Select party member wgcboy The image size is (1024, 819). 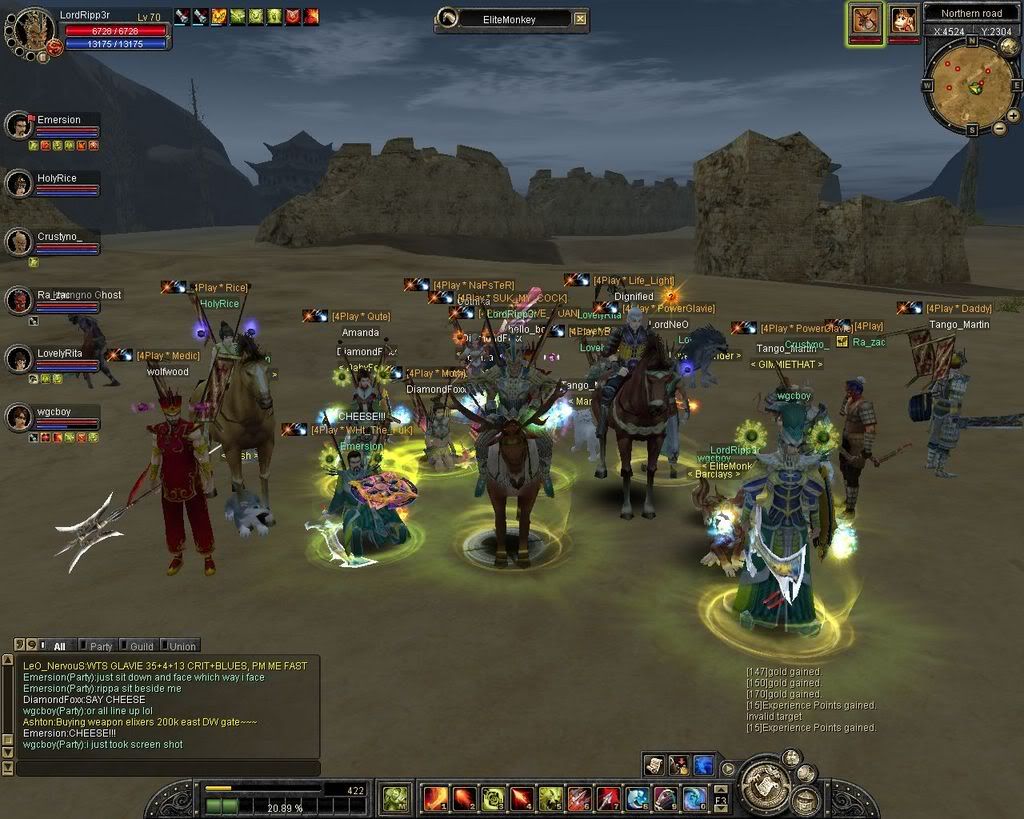coord(19,417)
